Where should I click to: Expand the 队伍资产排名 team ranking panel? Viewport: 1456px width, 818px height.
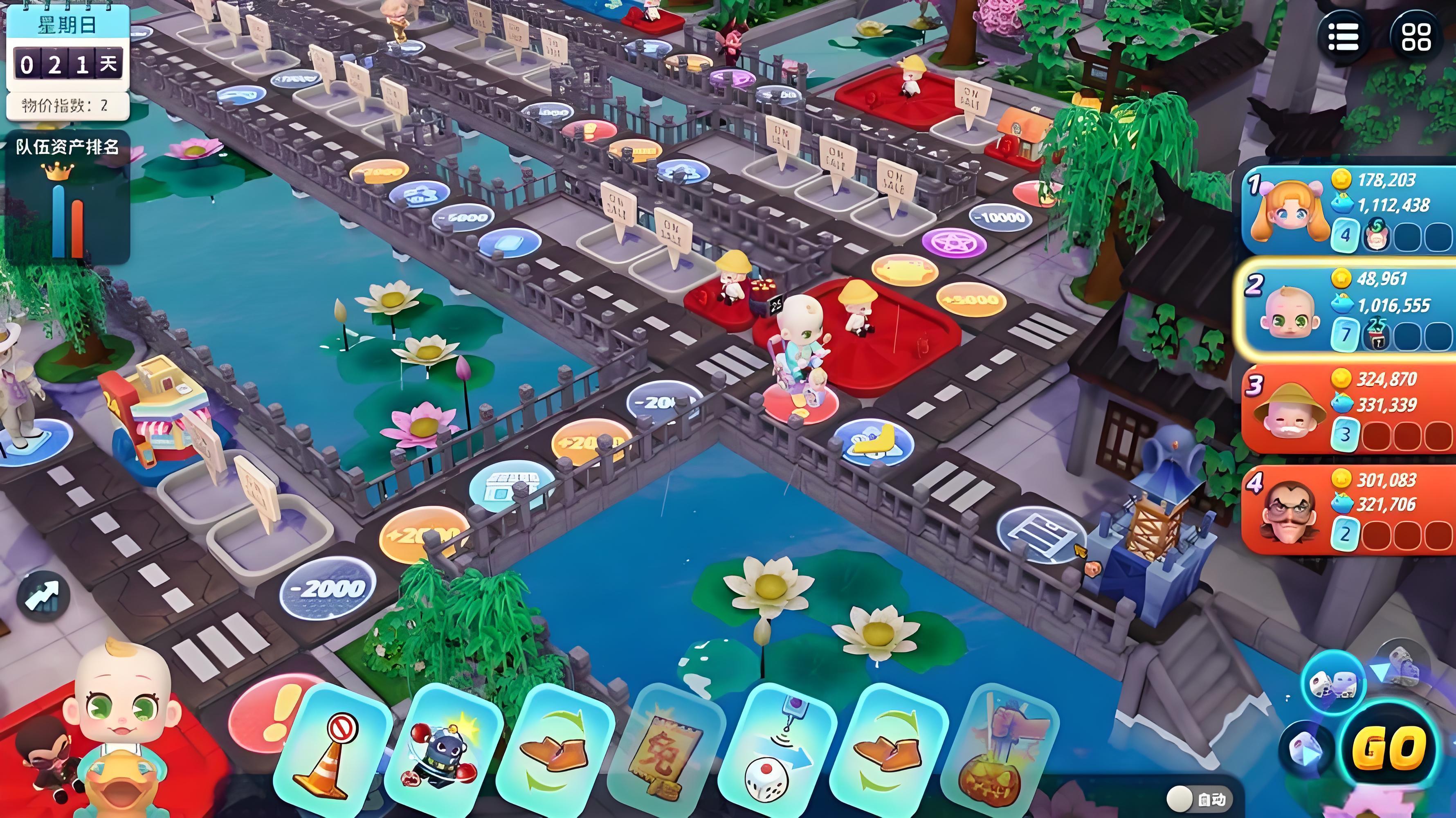(x=67, y=198)
